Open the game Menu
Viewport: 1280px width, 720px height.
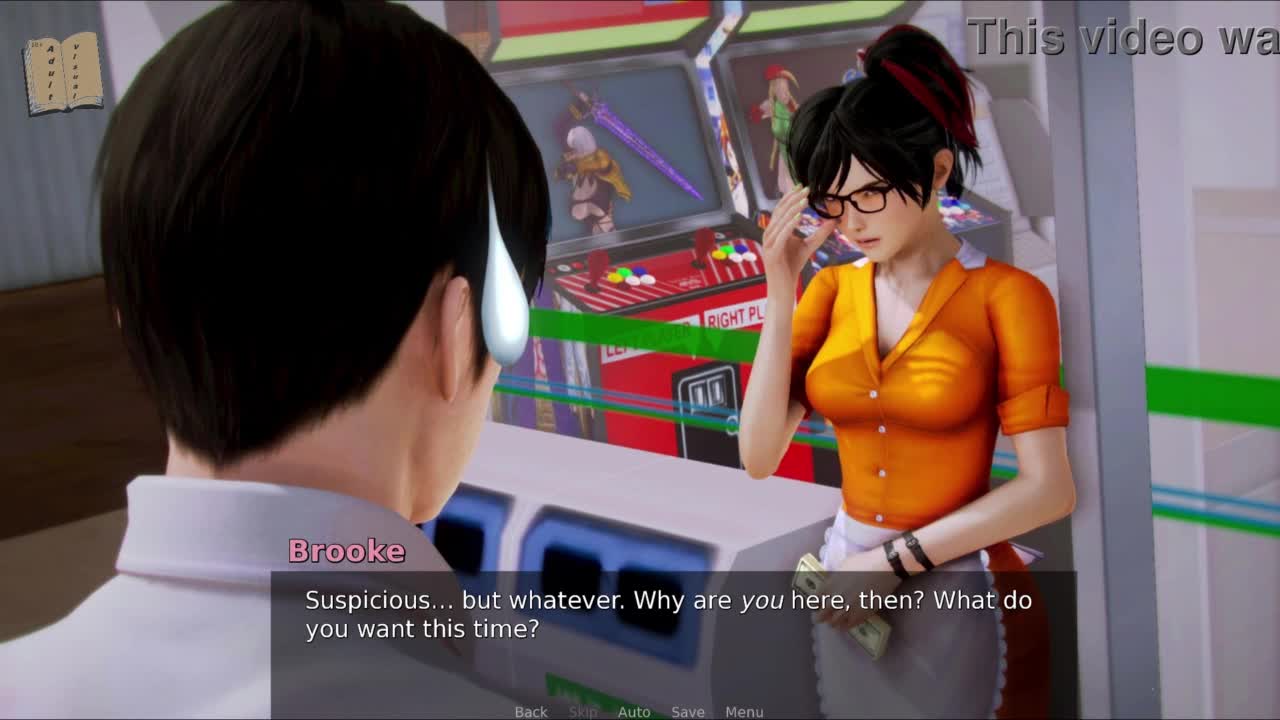point(744,712)
